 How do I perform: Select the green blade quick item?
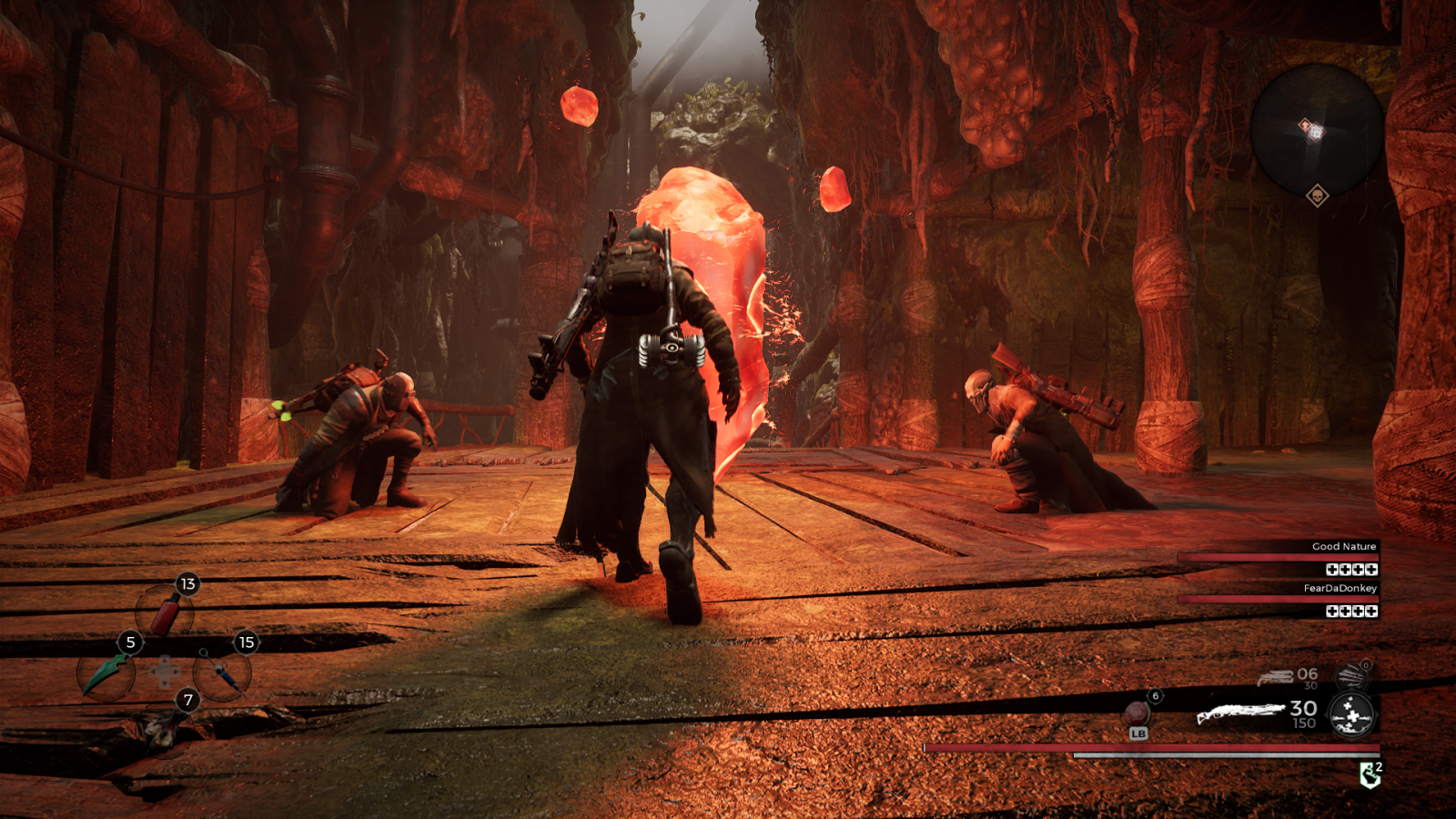pos(106,674)
